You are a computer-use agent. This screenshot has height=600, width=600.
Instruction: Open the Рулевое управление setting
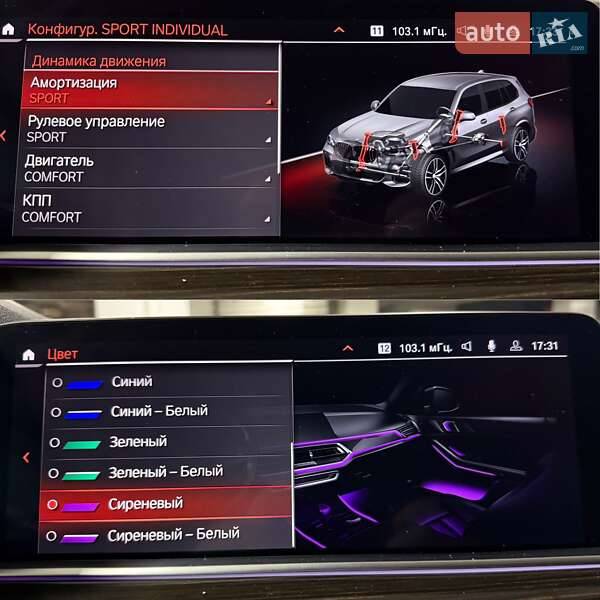[148, 128]
